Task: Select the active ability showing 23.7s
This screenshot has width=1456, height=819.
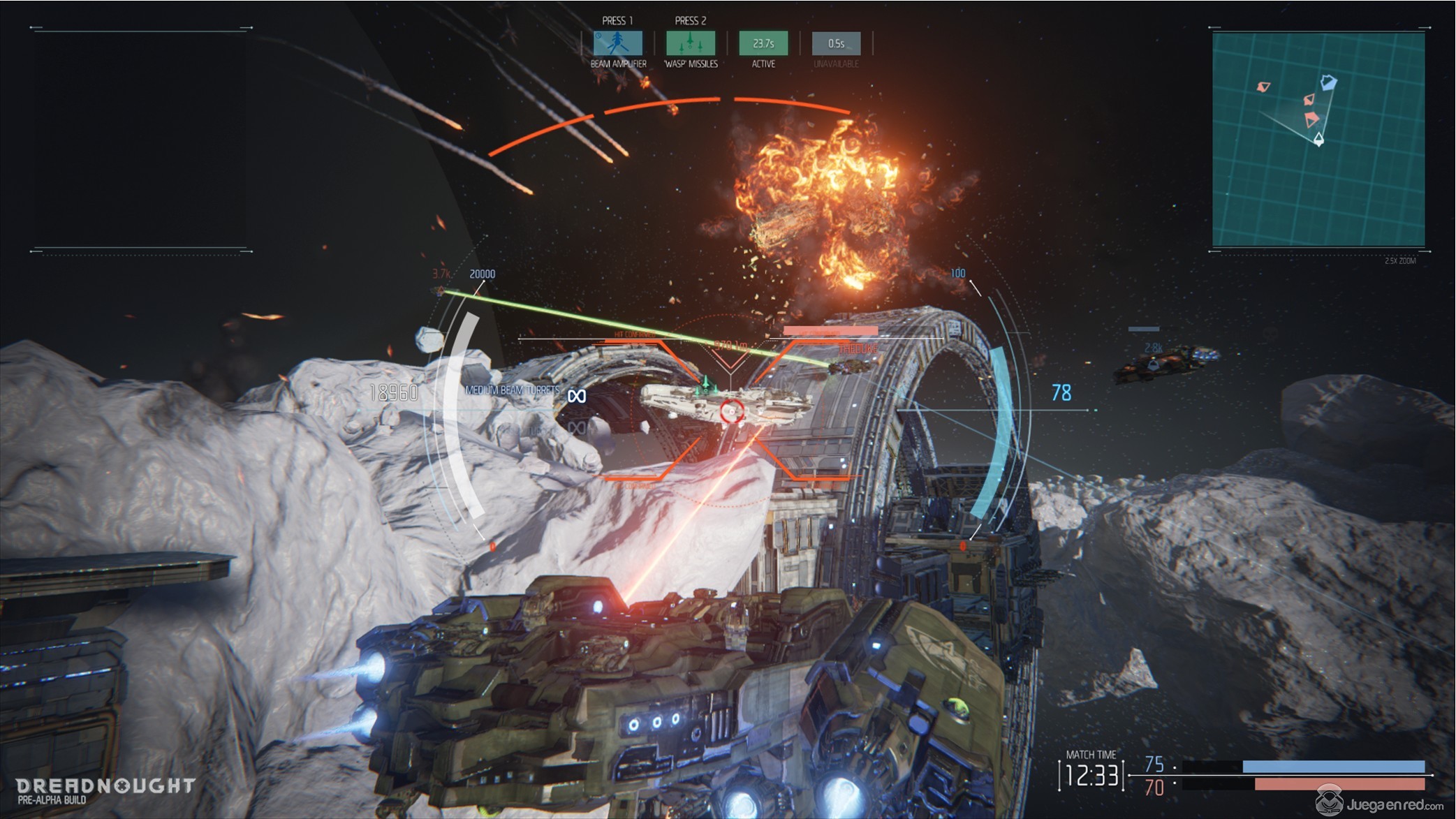Action: click(x=763, y=43)
